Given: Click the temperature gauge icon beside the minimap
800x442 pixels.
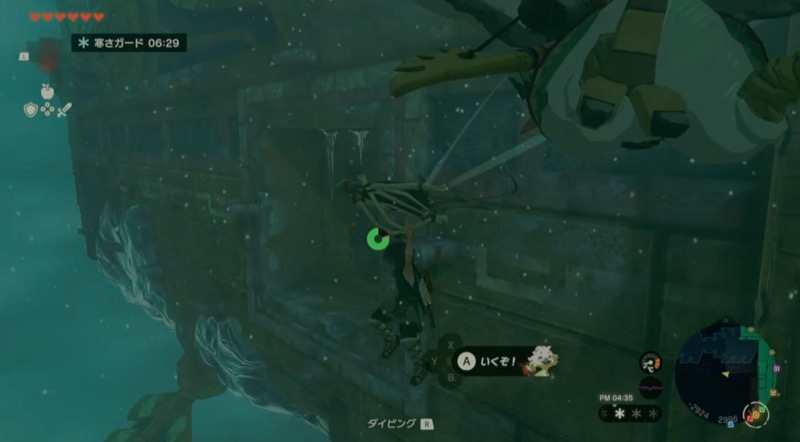Looking at the screenshot, I should 649,362.
